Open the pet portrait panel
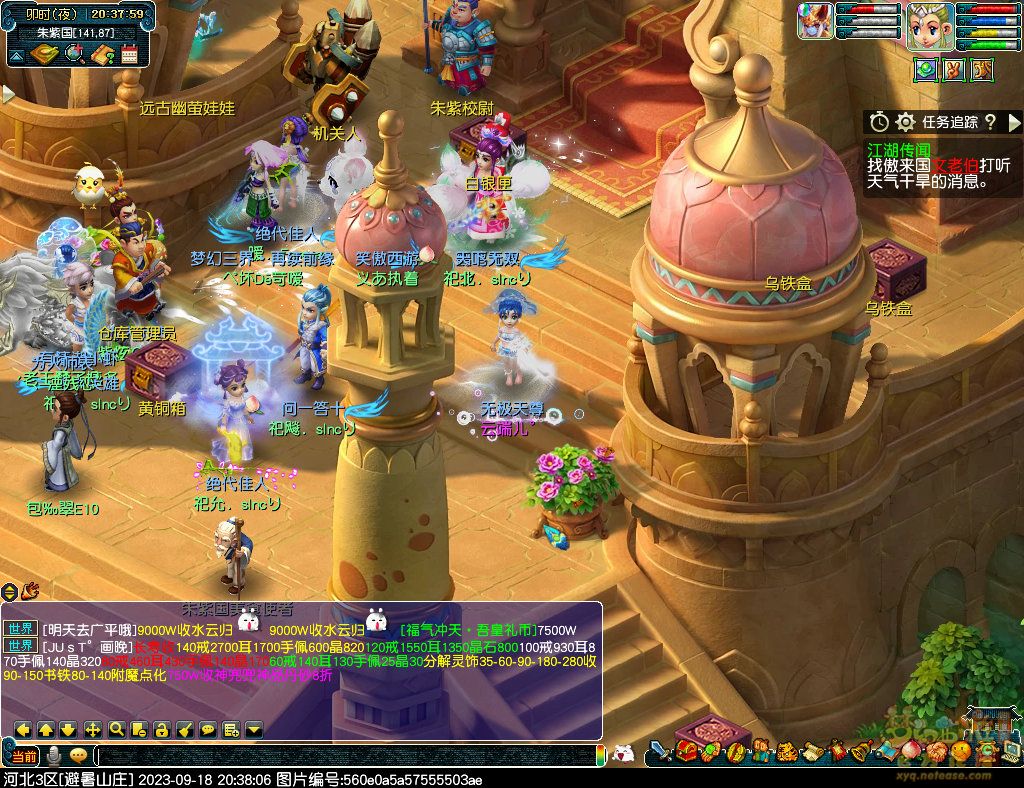This screenshot has width=1024, height=788. [x=814, y=21]
